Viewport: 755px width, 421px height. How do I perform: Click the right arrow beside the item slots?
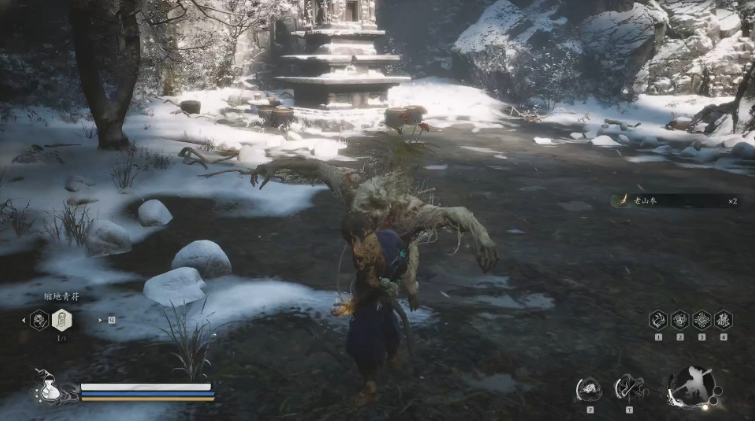click(100, 320)
